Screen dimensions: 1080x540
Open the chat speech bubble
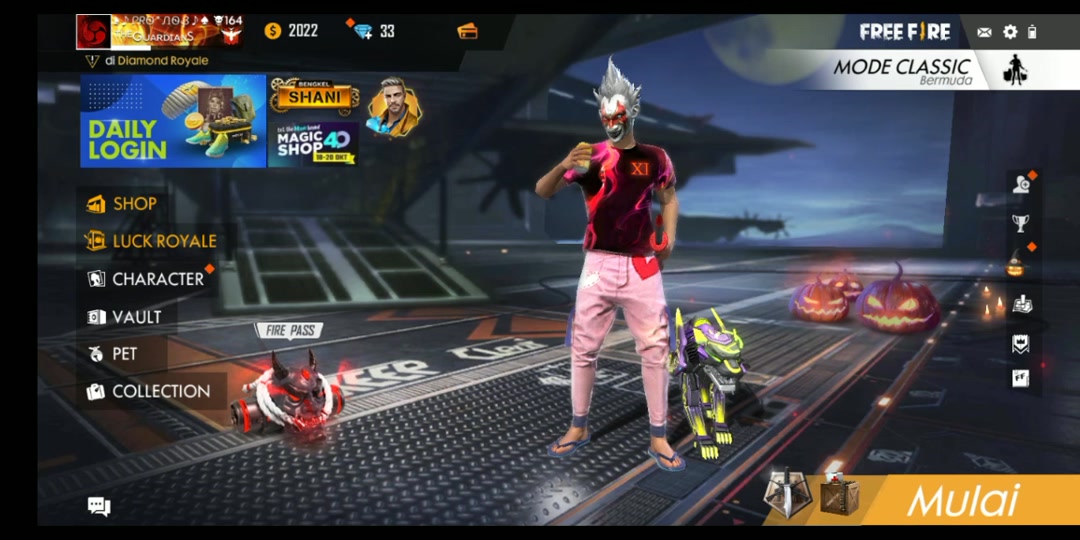click(x=99, y=507)
